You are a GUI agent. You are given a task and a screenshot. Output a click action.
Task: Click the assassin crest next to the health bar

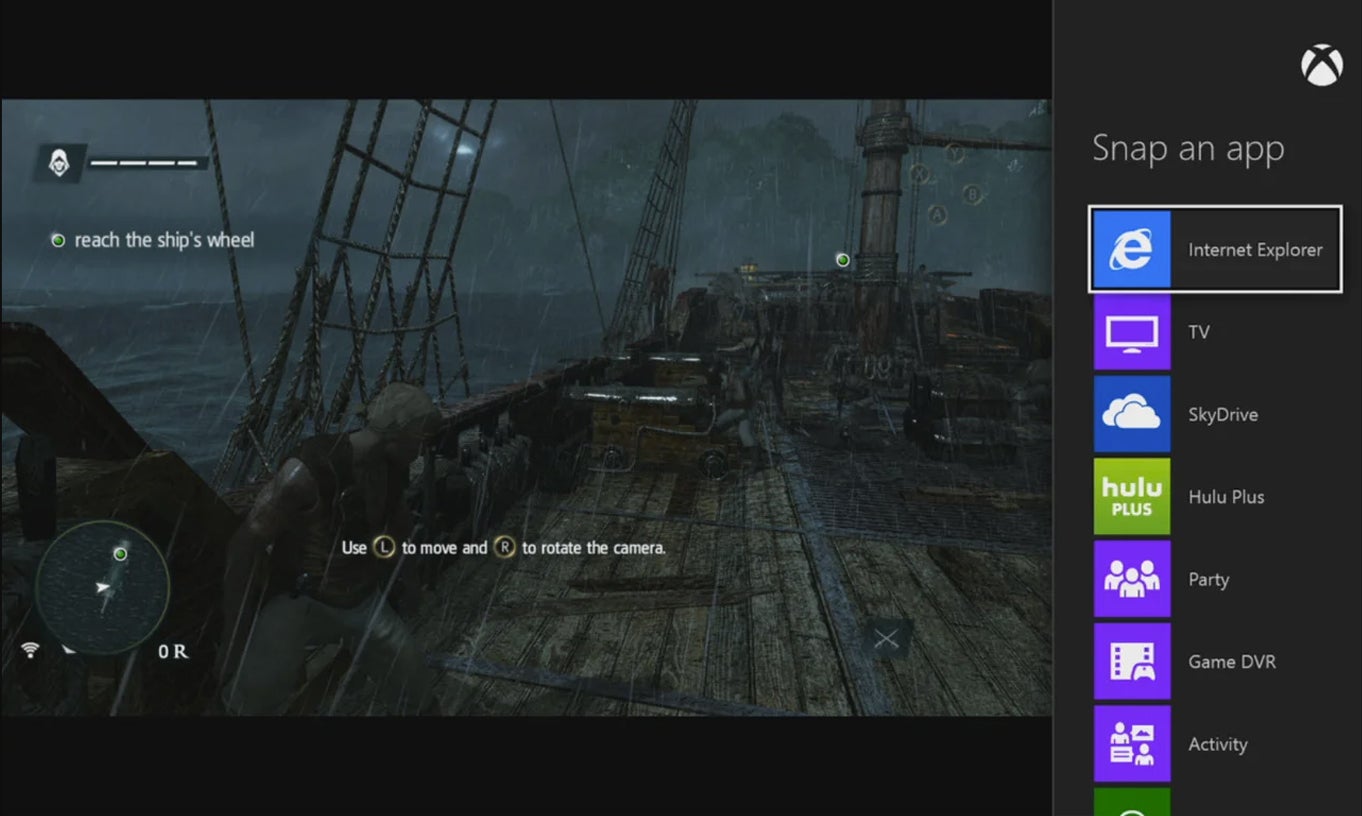(x=60, y=161)
